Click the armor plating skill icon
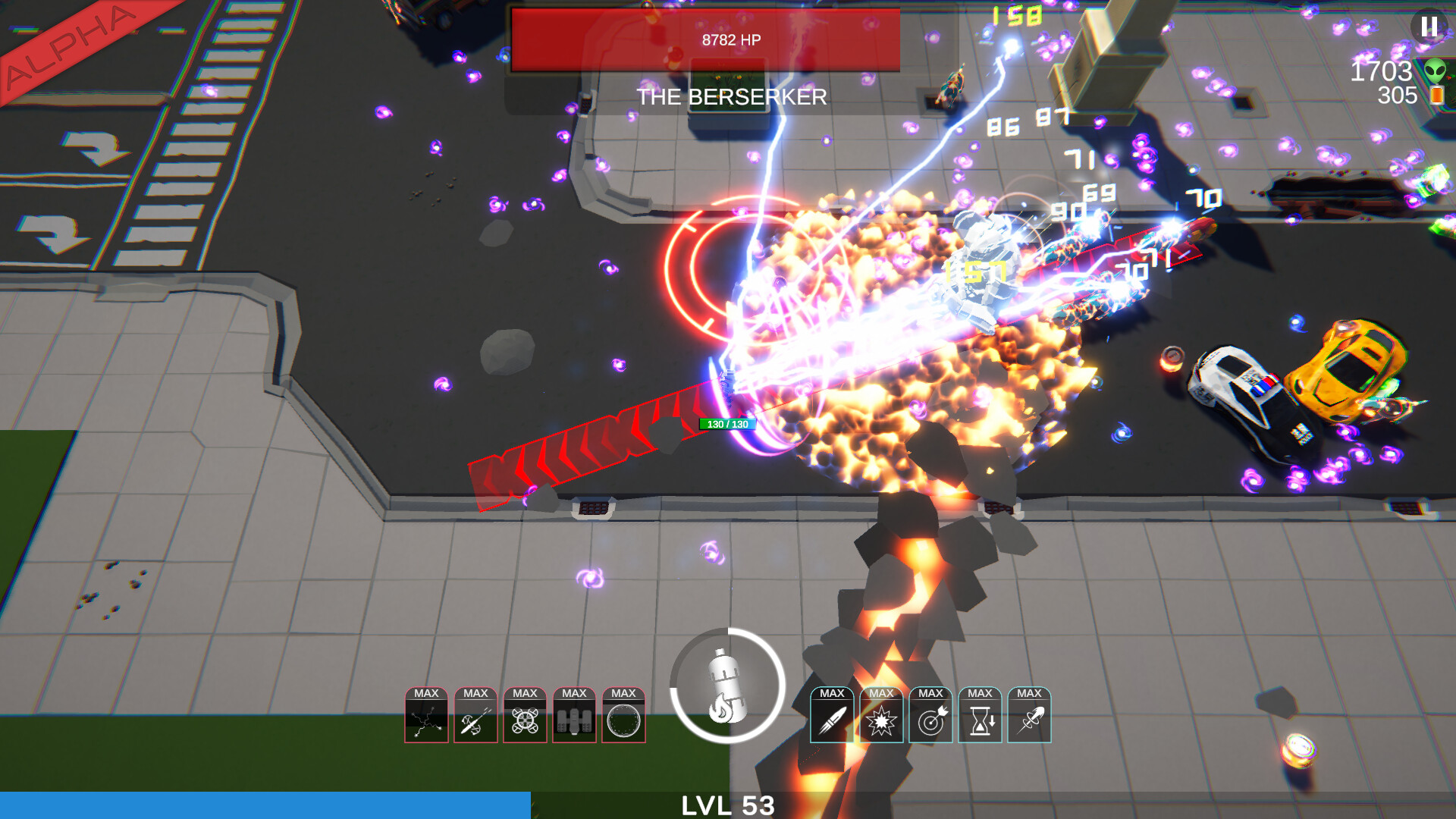 pyautogui.click(x=576, y=717)
